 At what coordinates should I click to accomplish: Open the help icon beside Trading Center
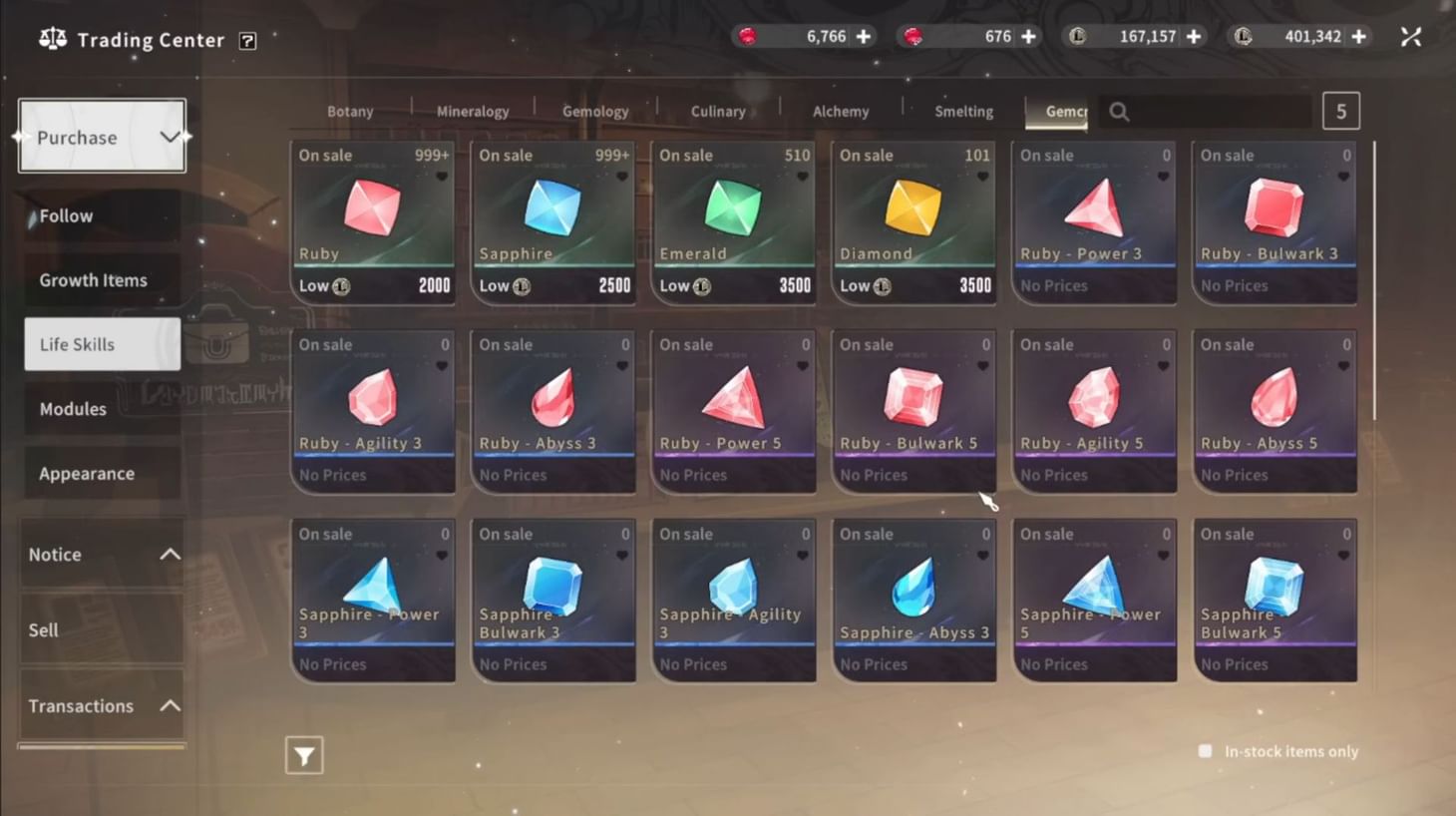tap(245, 40)
